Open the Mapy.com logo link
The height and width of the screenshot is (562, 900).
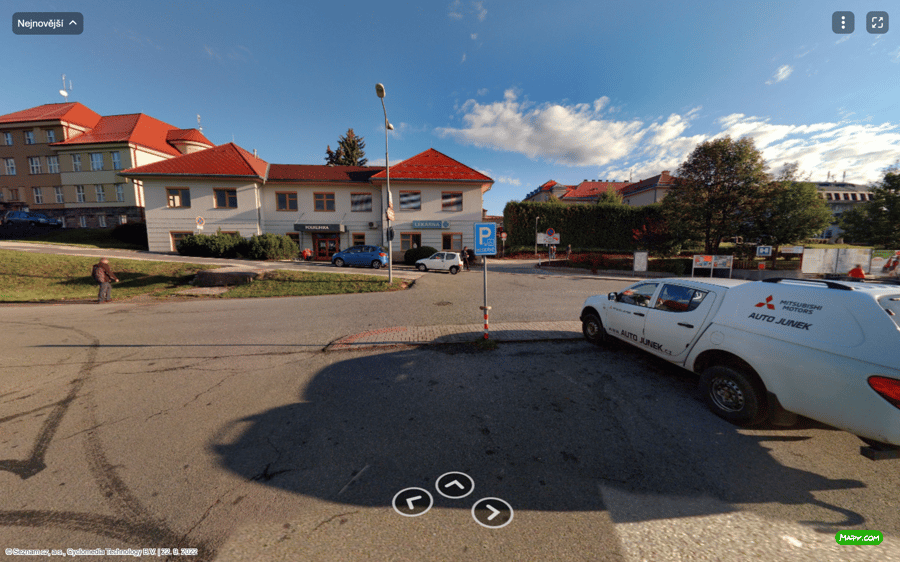coord(859,537)
